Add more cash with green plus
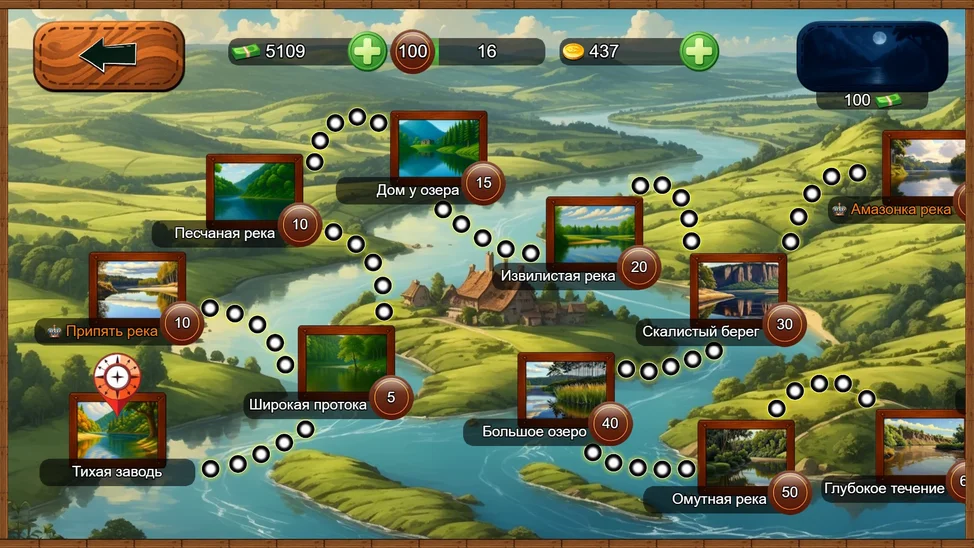Viewport: 974px width, 548px height. coord(367,51)
